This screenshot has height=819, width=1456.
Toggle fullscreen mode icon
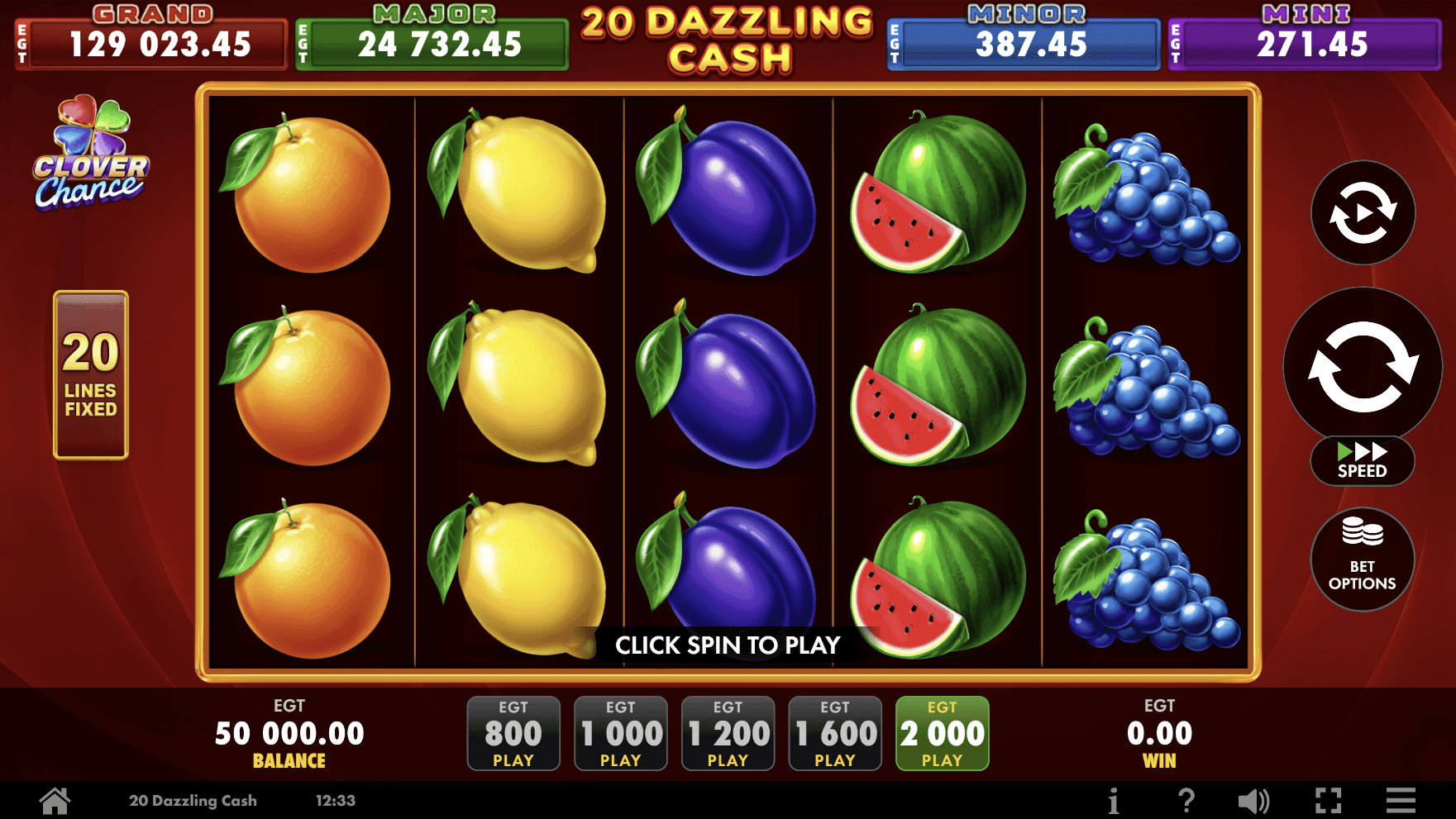tap(1329, 799)
